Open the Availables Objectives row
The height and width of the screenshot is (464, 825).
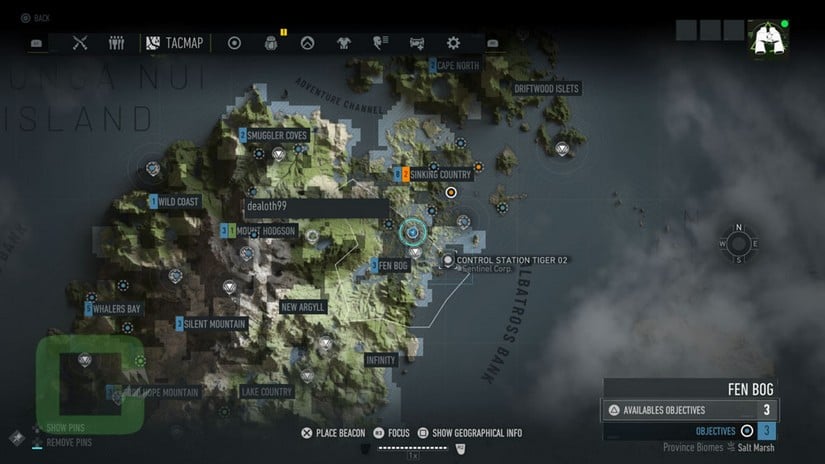(x=690, y=410)
